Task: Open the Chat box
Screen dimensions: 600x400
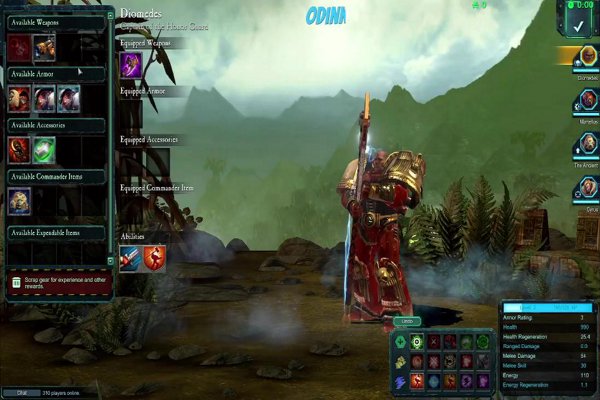Action: click(x=22, y=392)
